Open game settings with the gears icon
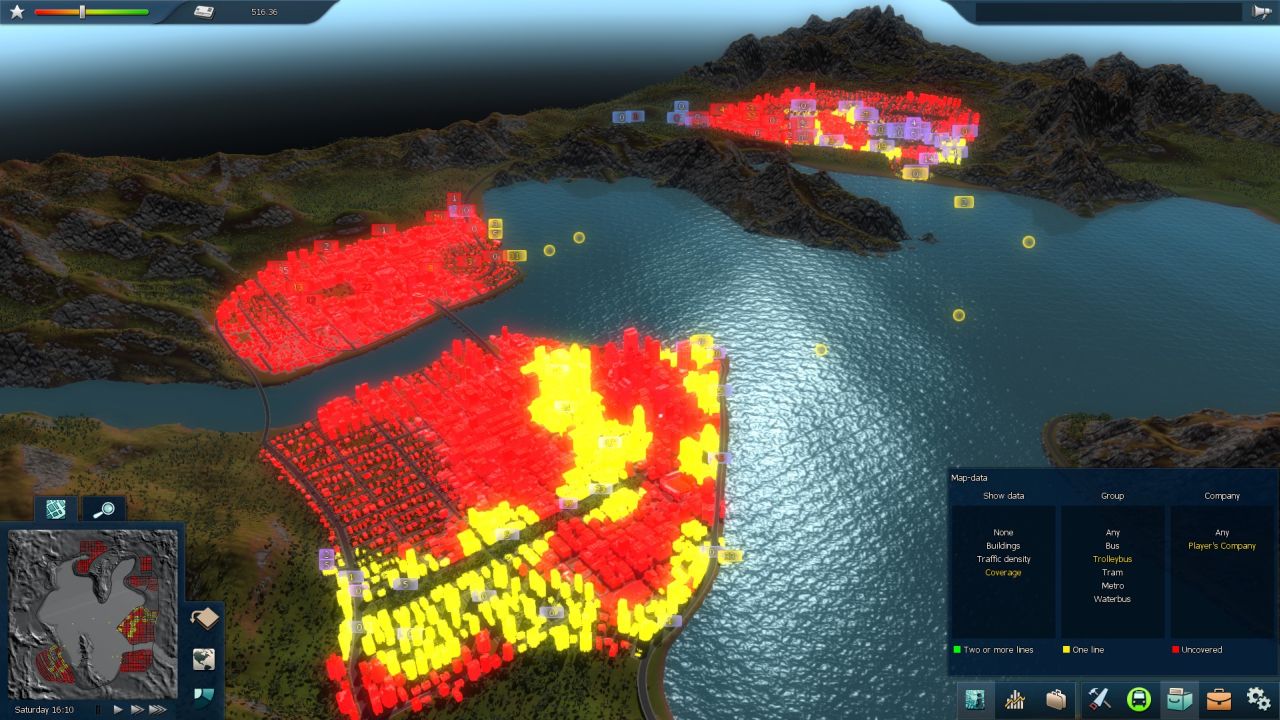 1255,699
